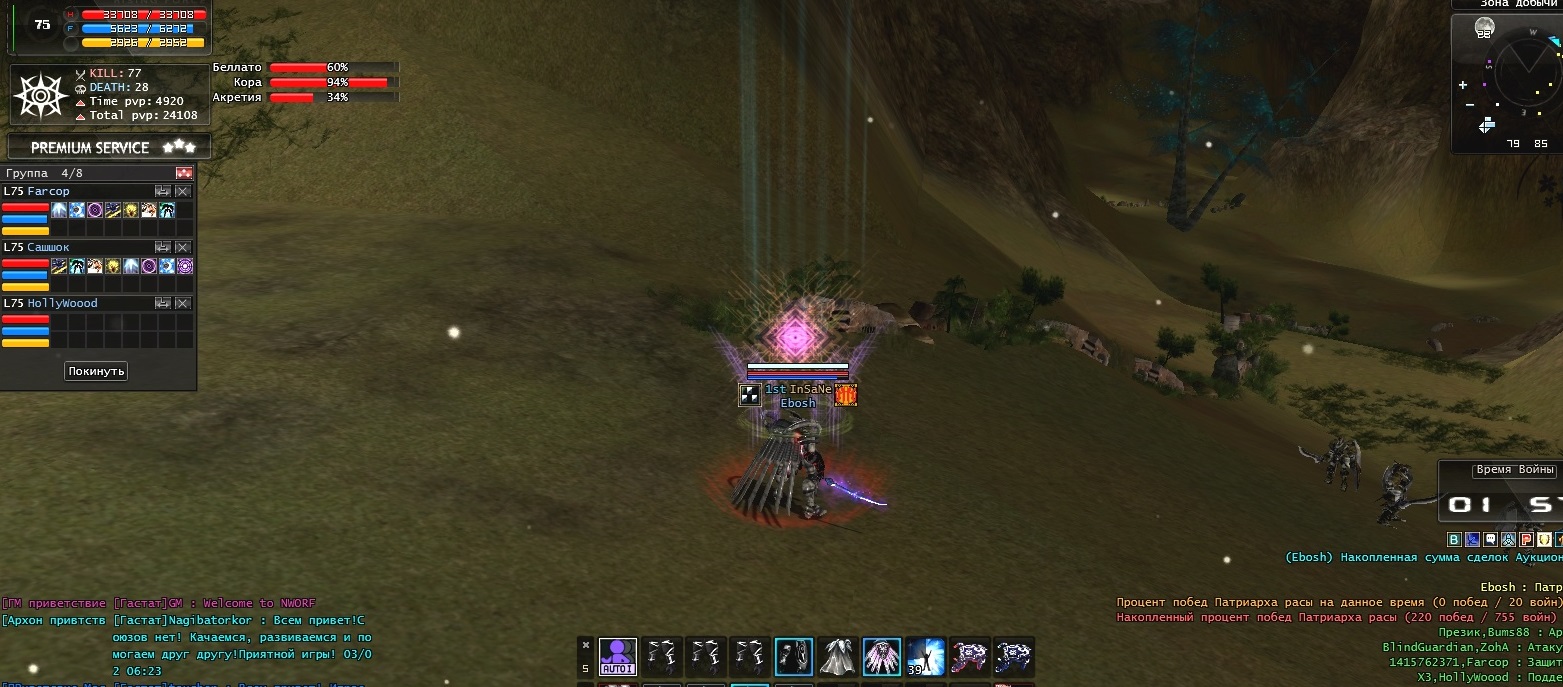Swap position with Farcop using arrows button

click(x=163, y=191)
